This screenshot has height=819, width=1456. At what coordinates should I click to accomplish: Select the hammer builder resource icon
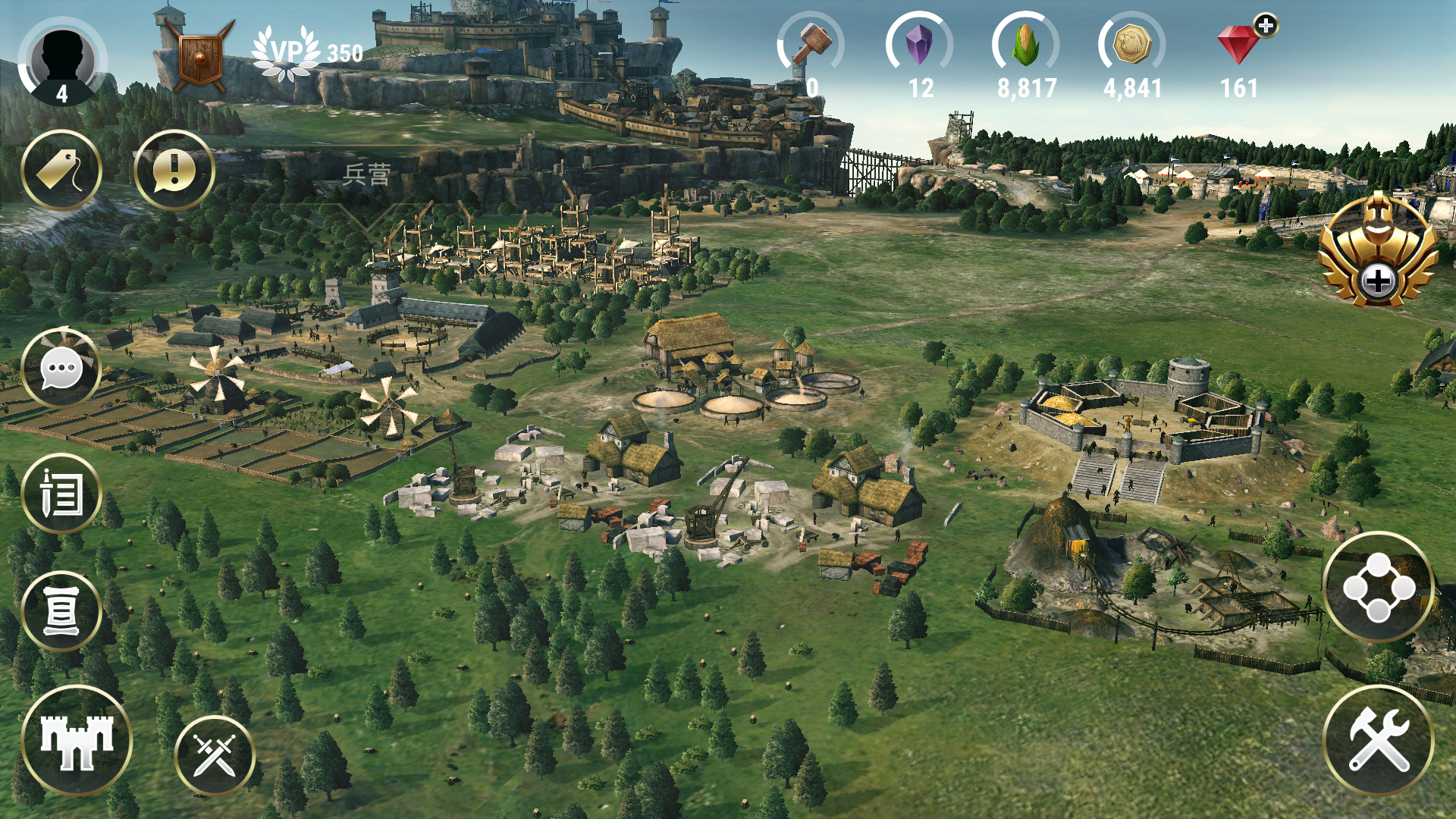pos(811,44)
